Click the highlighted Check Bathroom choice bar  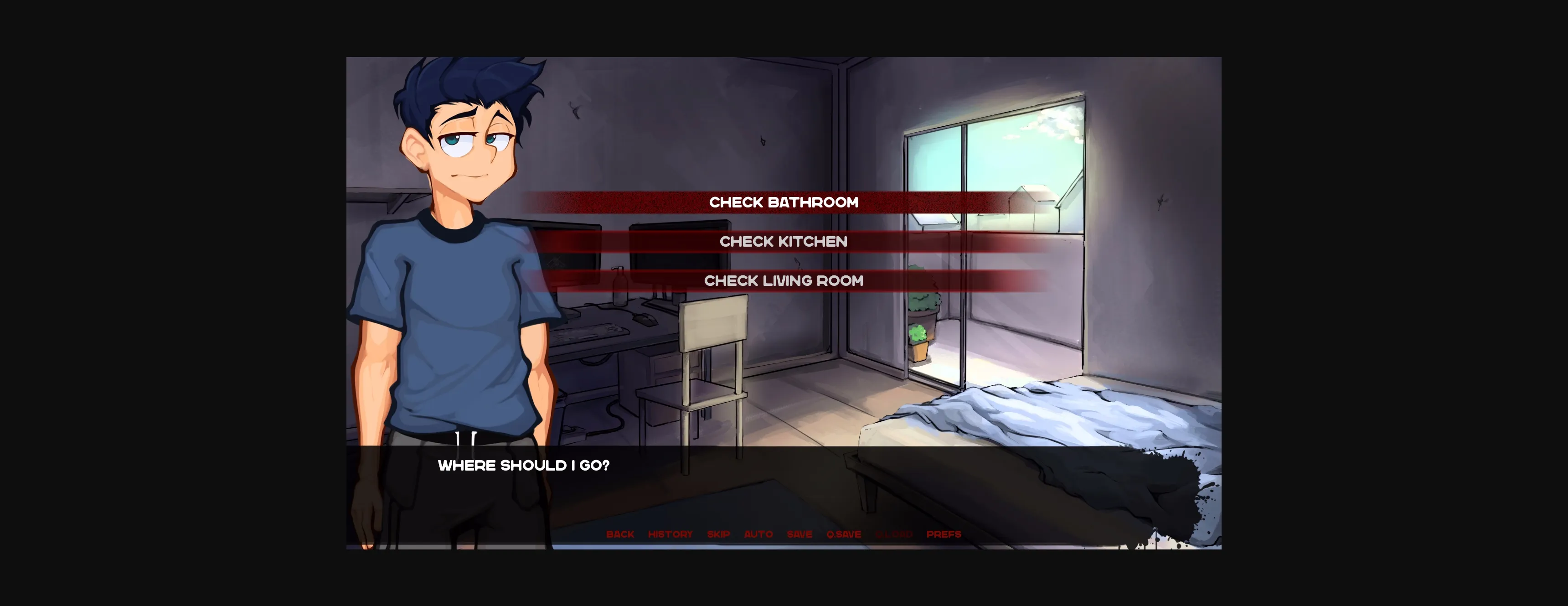click(784, 203)
